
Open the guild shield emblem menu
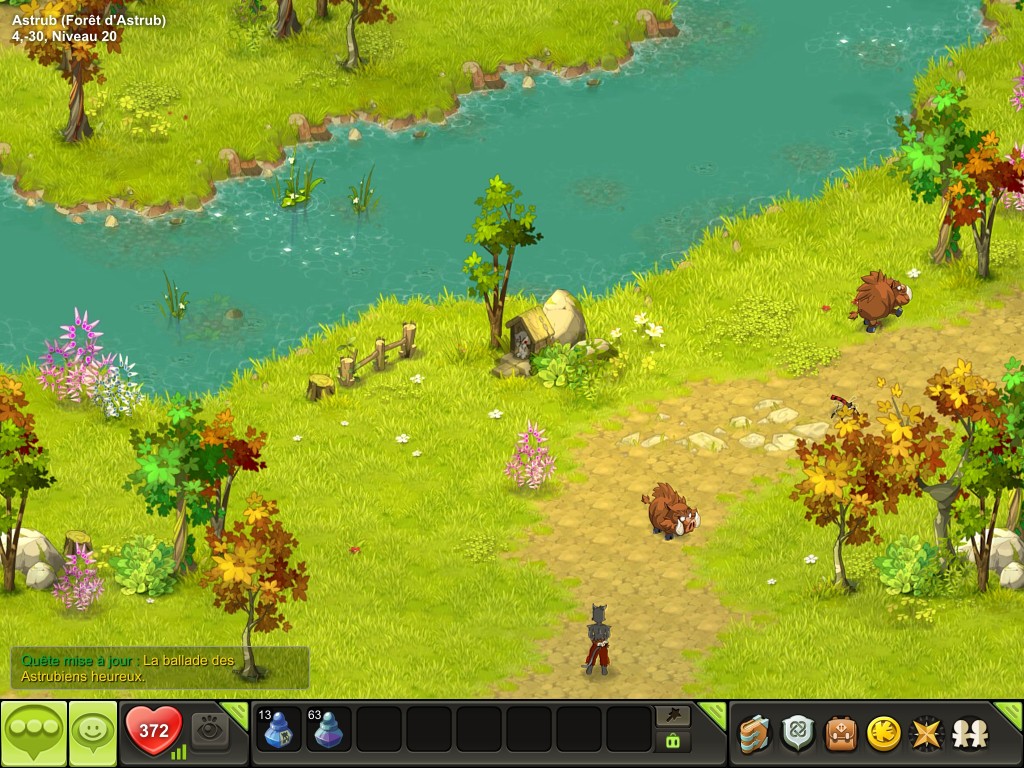[797, 734]
